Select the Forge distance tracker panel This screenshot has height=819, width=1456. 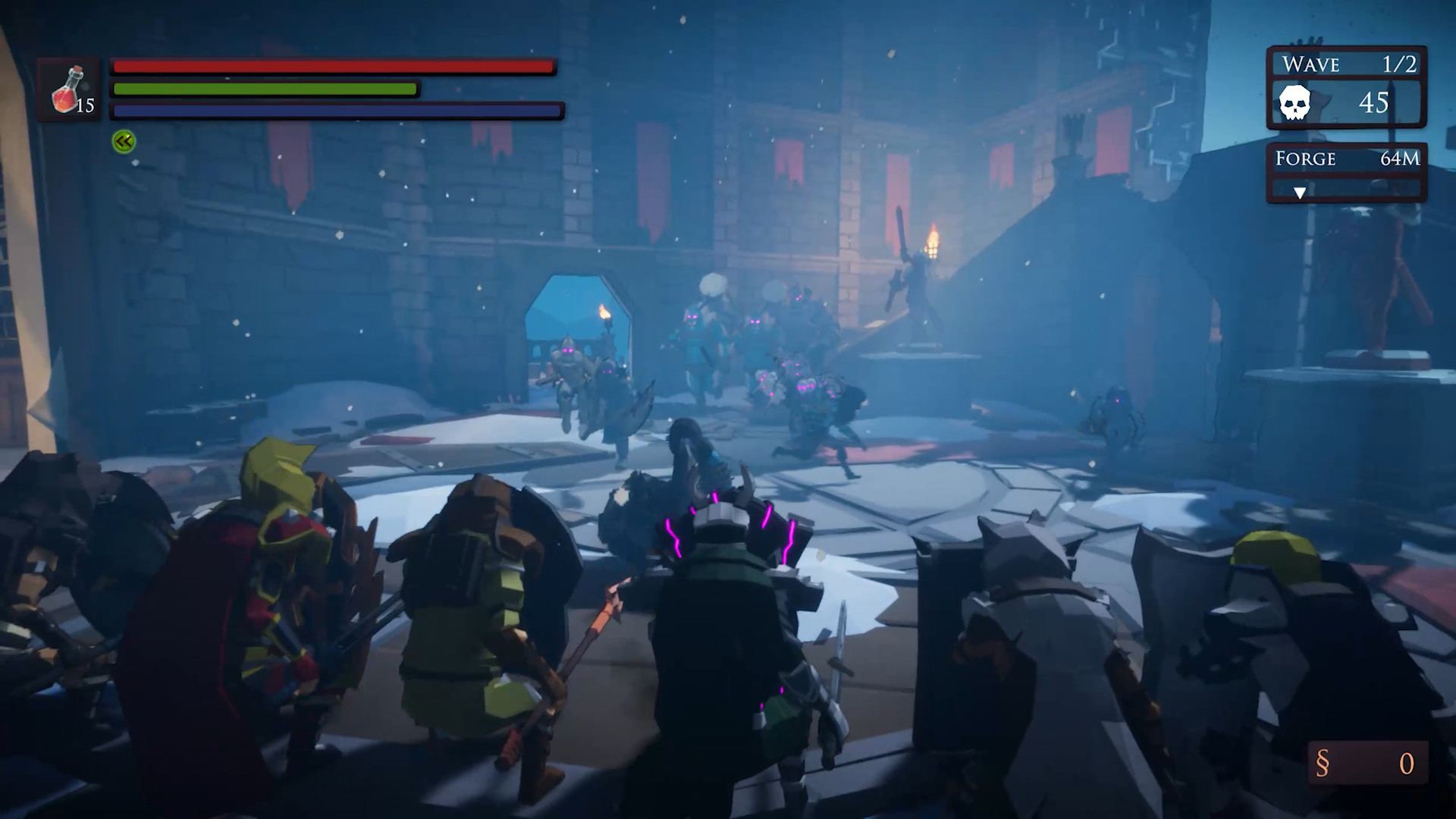(x=1346, y=158)
